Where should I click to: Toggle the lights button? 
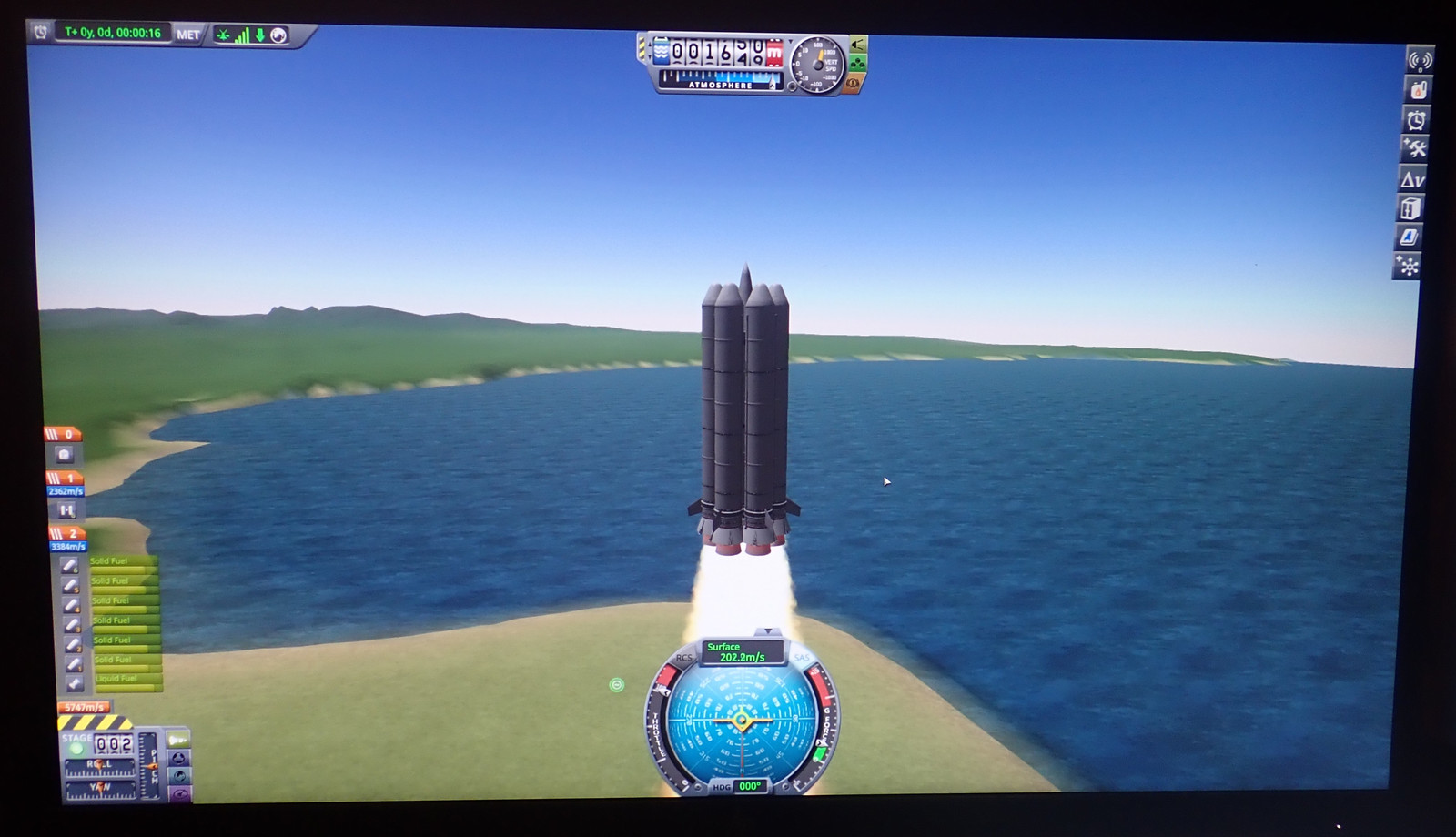click(x=858, y=44)
